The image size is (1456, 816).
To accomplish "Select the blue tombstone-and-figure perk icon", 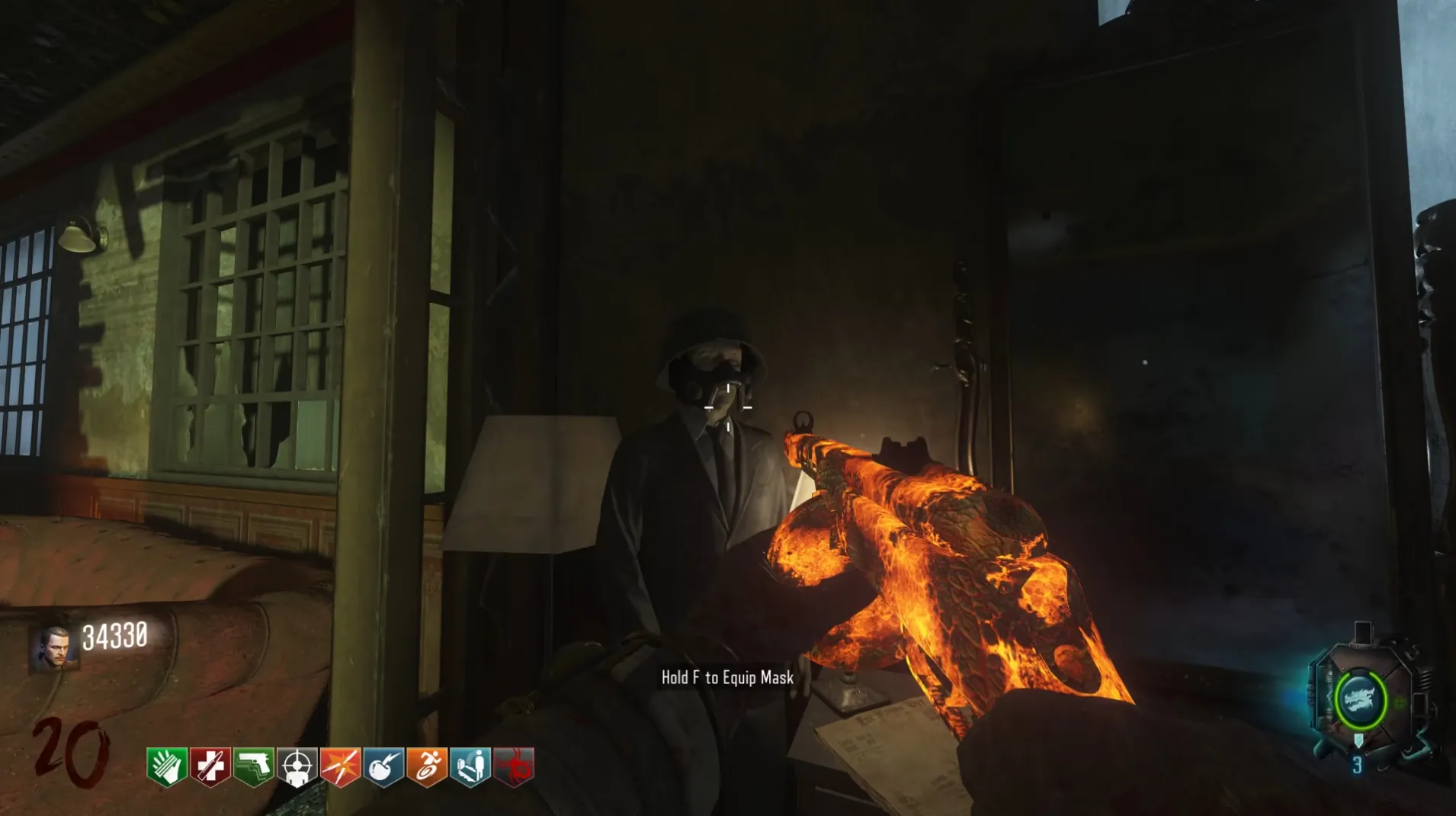I will click(x=470, y=766).
